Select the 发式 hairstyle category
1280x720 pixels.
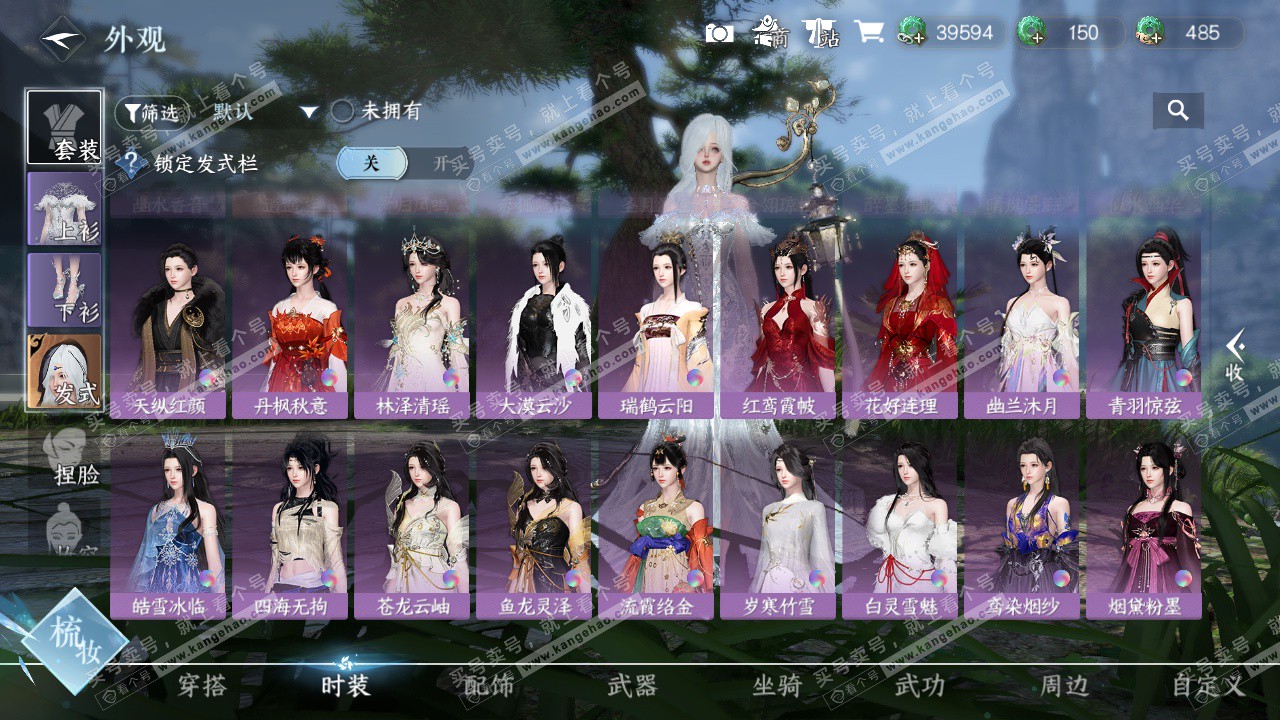click(x=64, y=371)
